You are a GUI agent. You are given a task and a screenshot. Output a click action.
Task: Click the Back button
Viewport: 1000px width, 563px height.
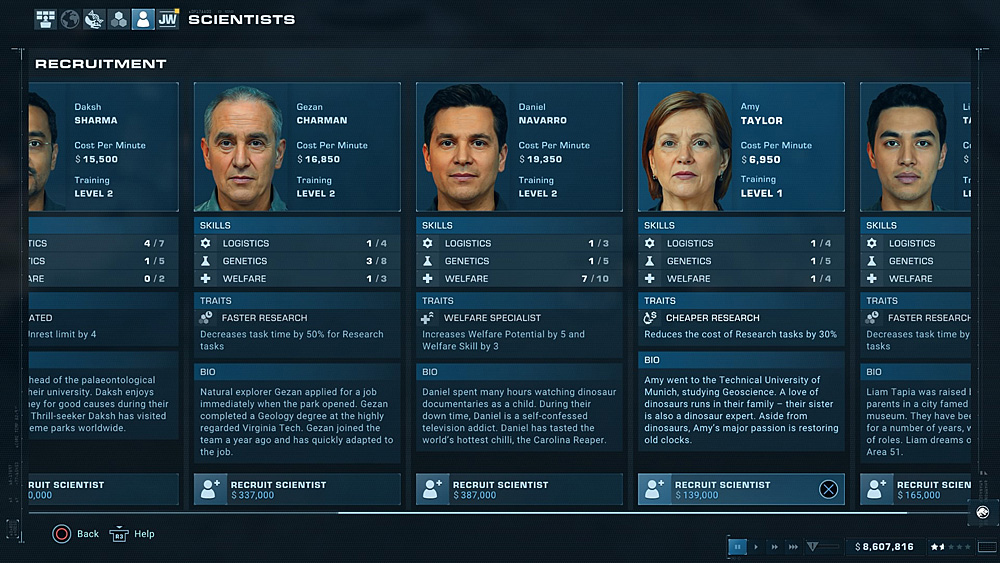(76, 534)
